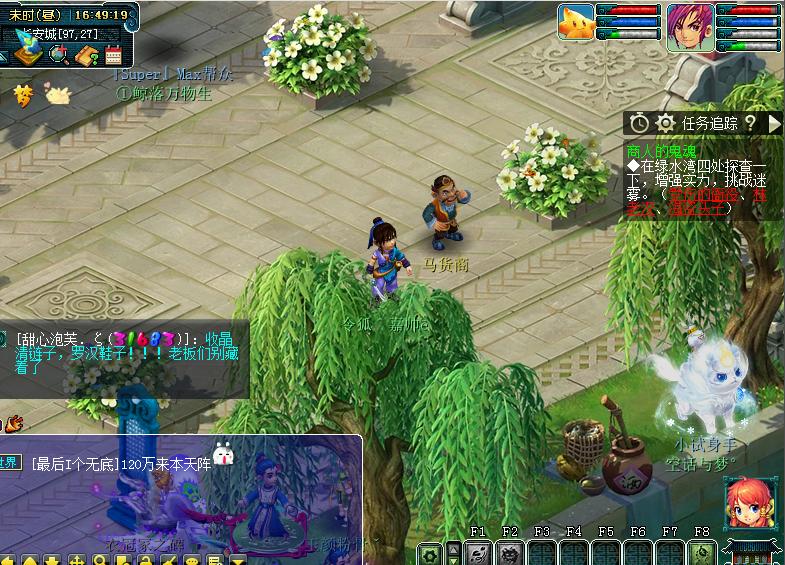Click the magnifier globe search icon
The image size is (785, 565).
59,55
